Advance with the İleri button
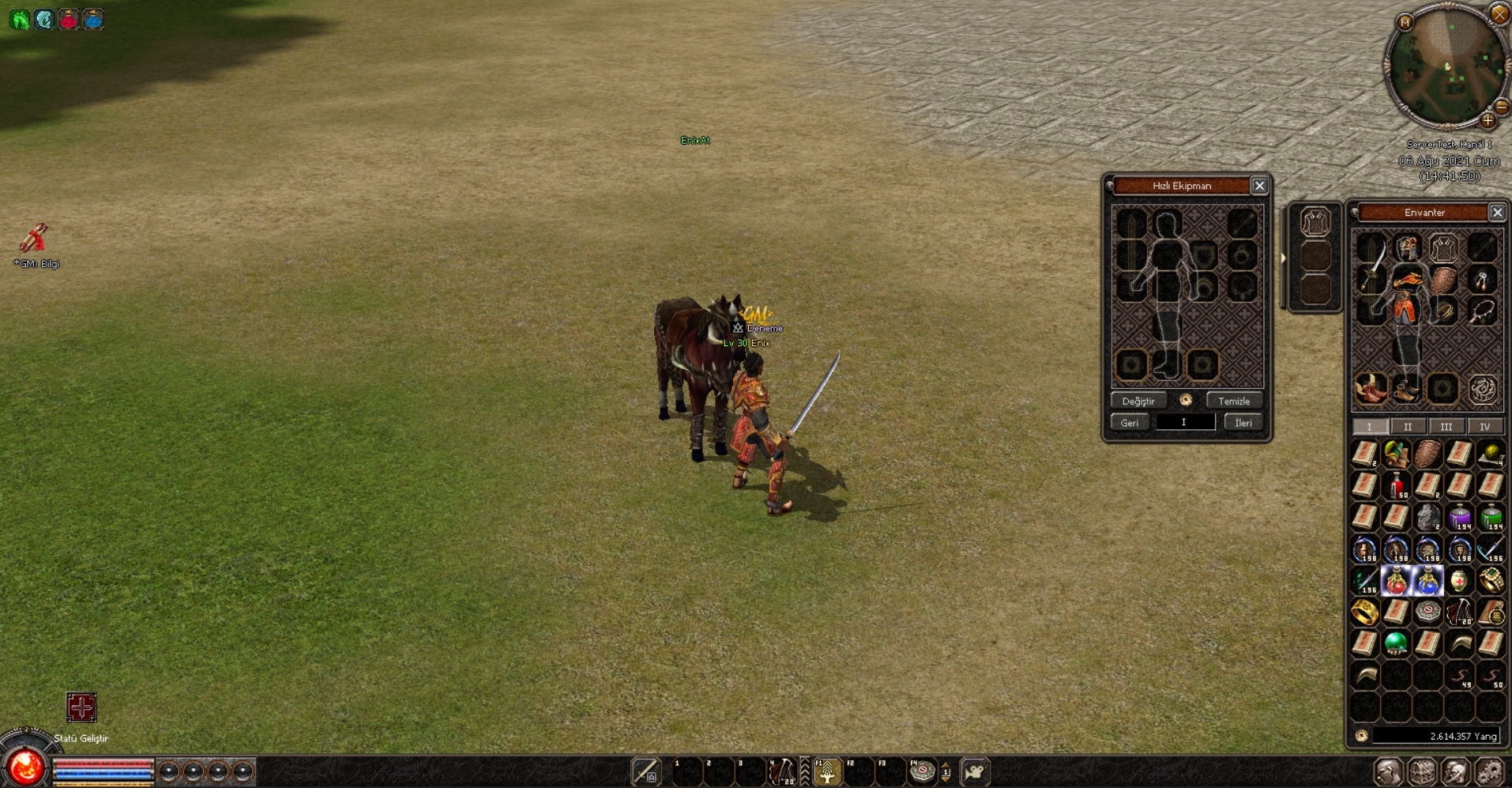Screen dimensions: 1512x788 pyautogui.click(x=1243, y=422)
